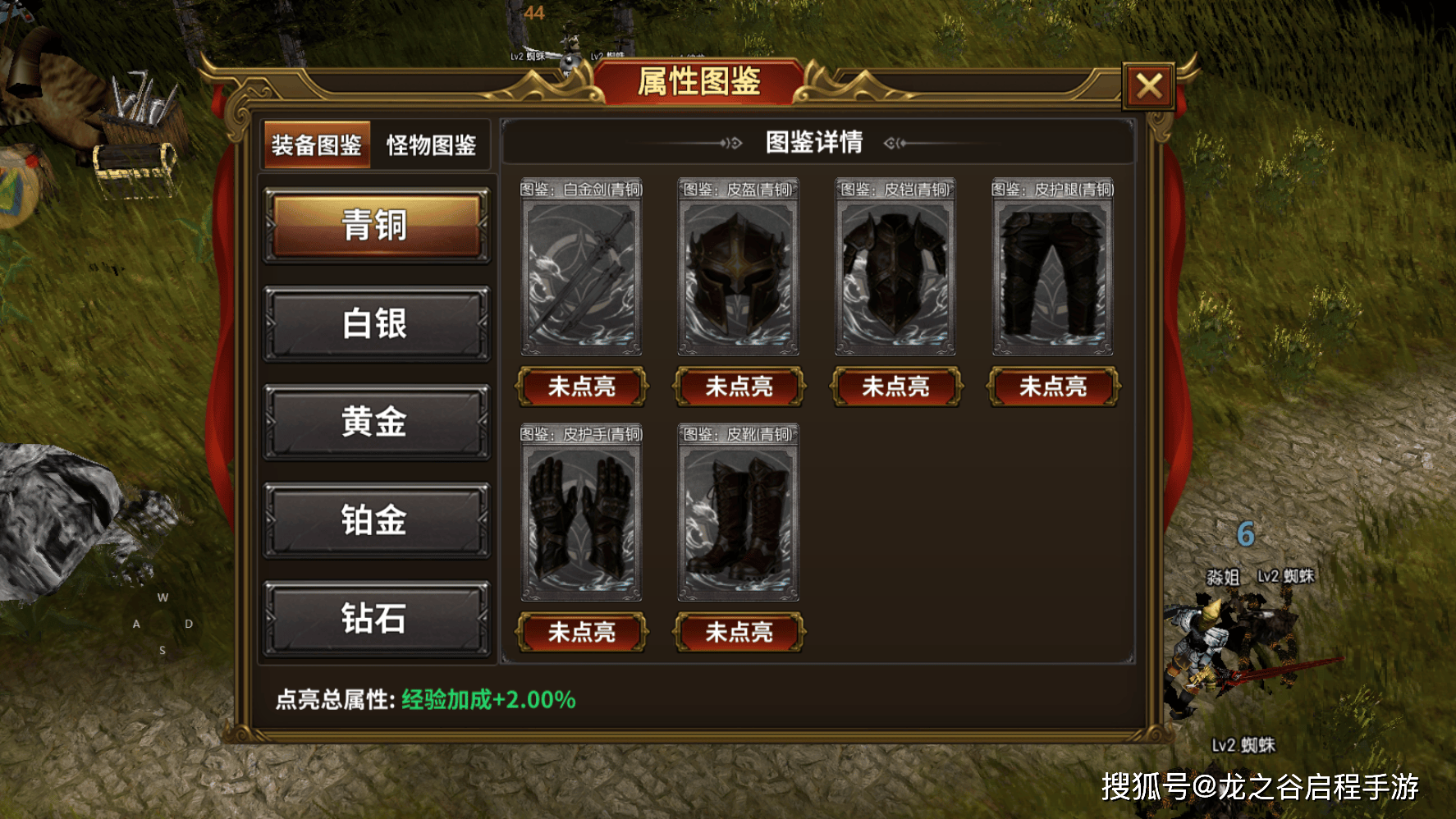Choose the 皮铠(青铜) chest armor card
The height and width of the screenshot is (819, 1456).
pos(895,277)
